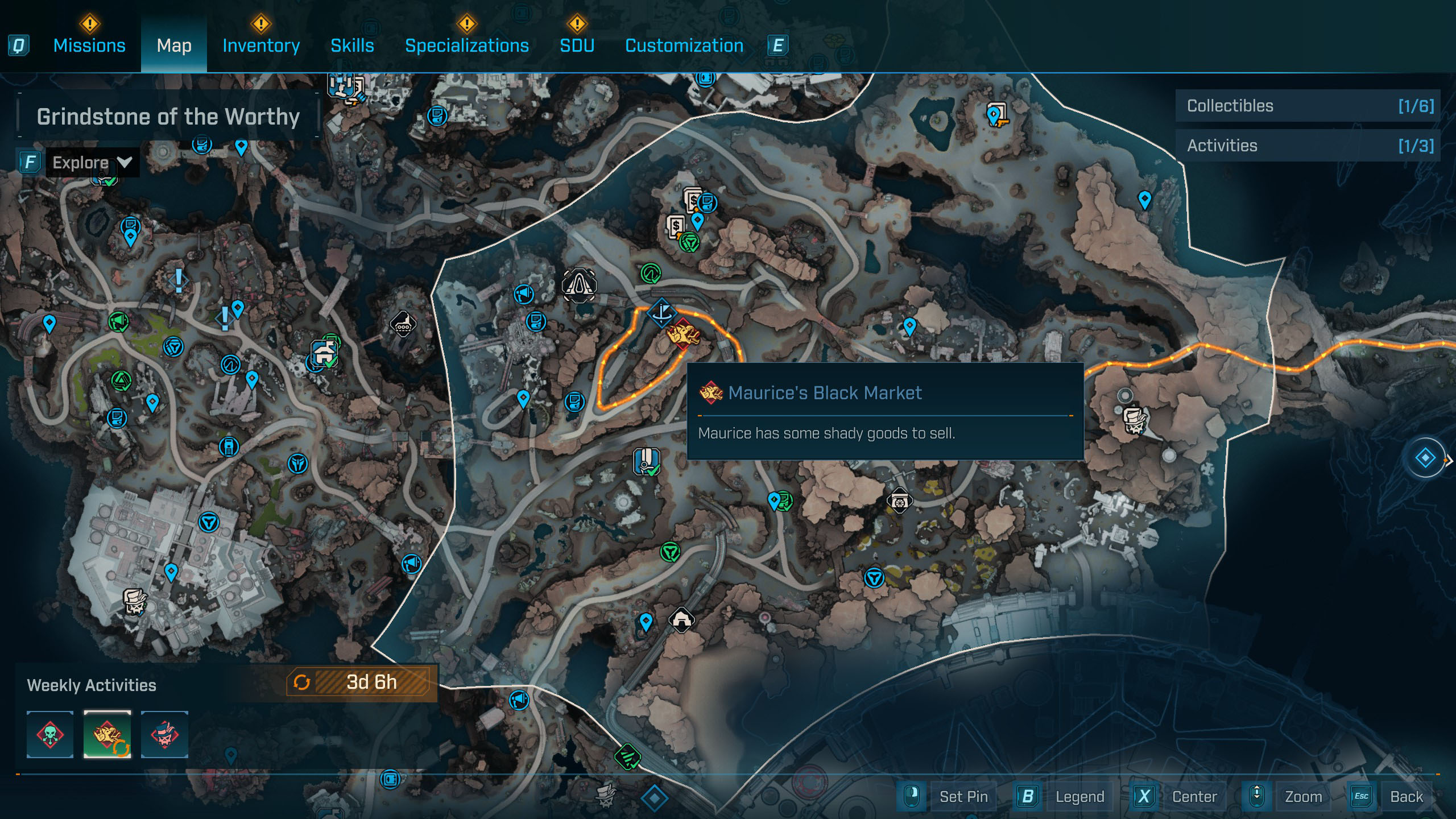The width and height of the screenshot is (1456, 819).
Task: Open the Customization tab
Action: click(x=684, y=45)
